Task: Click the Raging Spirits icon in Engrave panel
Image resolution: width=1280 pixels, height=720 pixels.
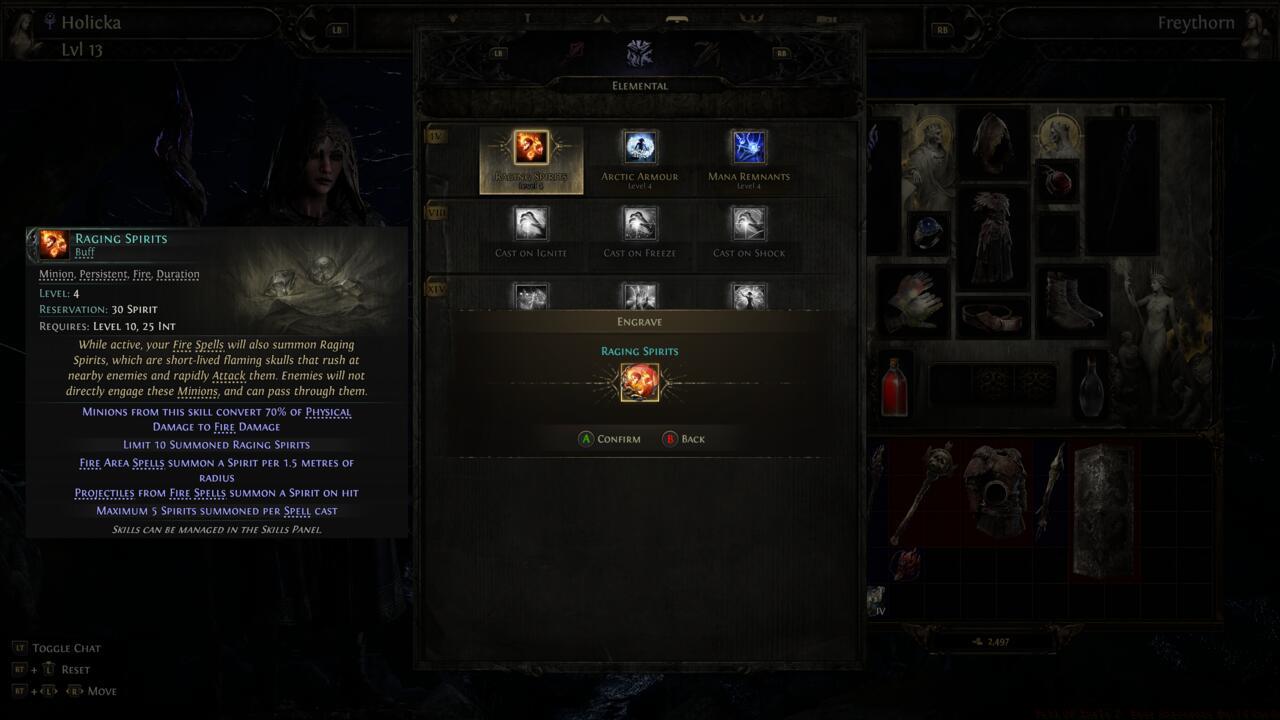Action: click(x=639, y=381)
